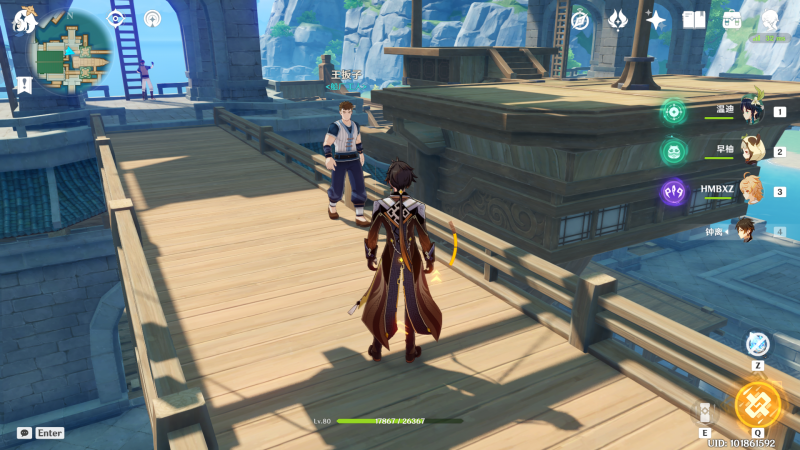Viewport: 800px width, 450px height.
Task: Unleash the glowing elemental burst
Action: (757, 404)
